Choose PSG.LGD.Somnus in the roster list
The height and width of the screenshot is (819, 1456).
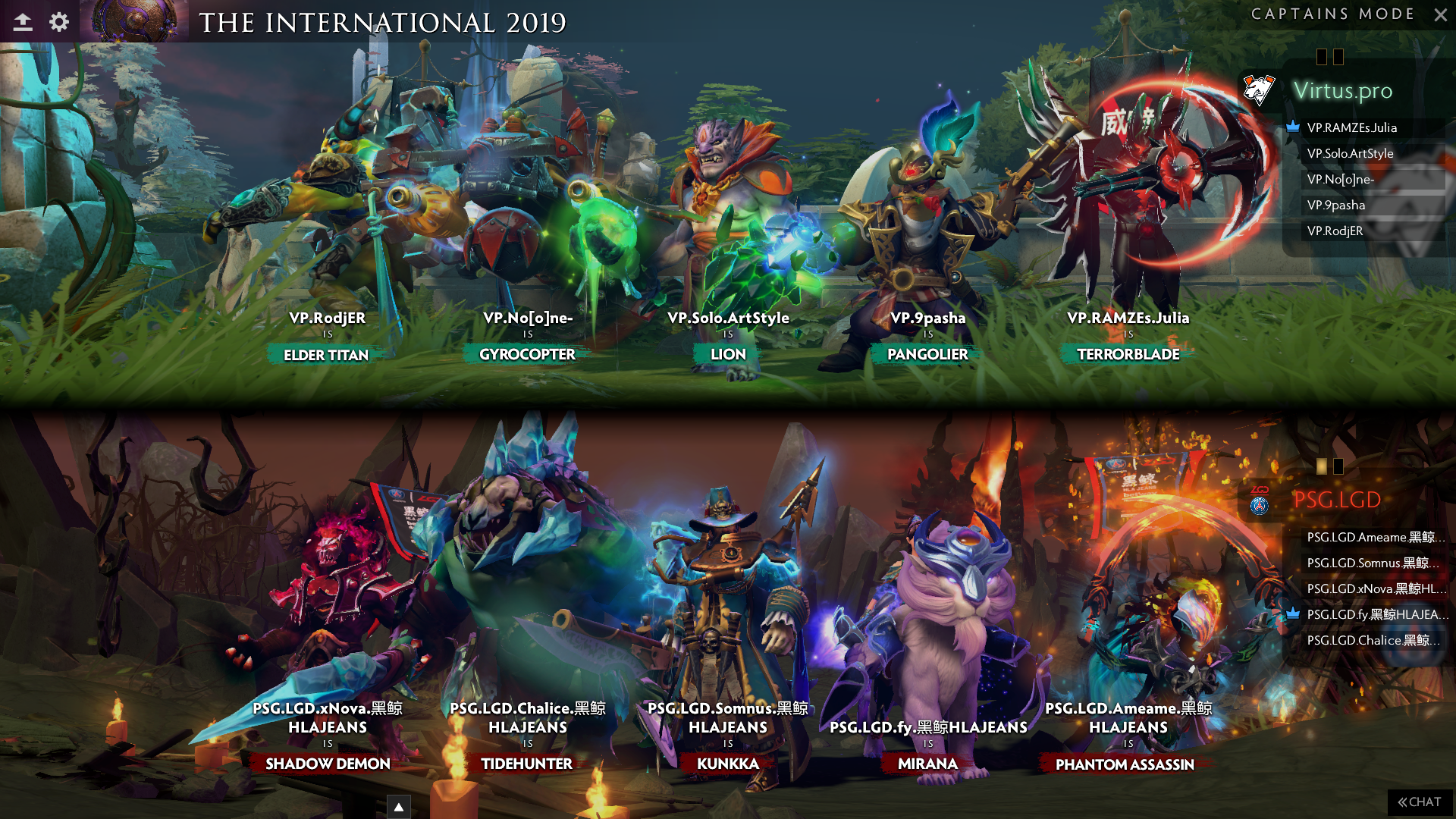1371,563
